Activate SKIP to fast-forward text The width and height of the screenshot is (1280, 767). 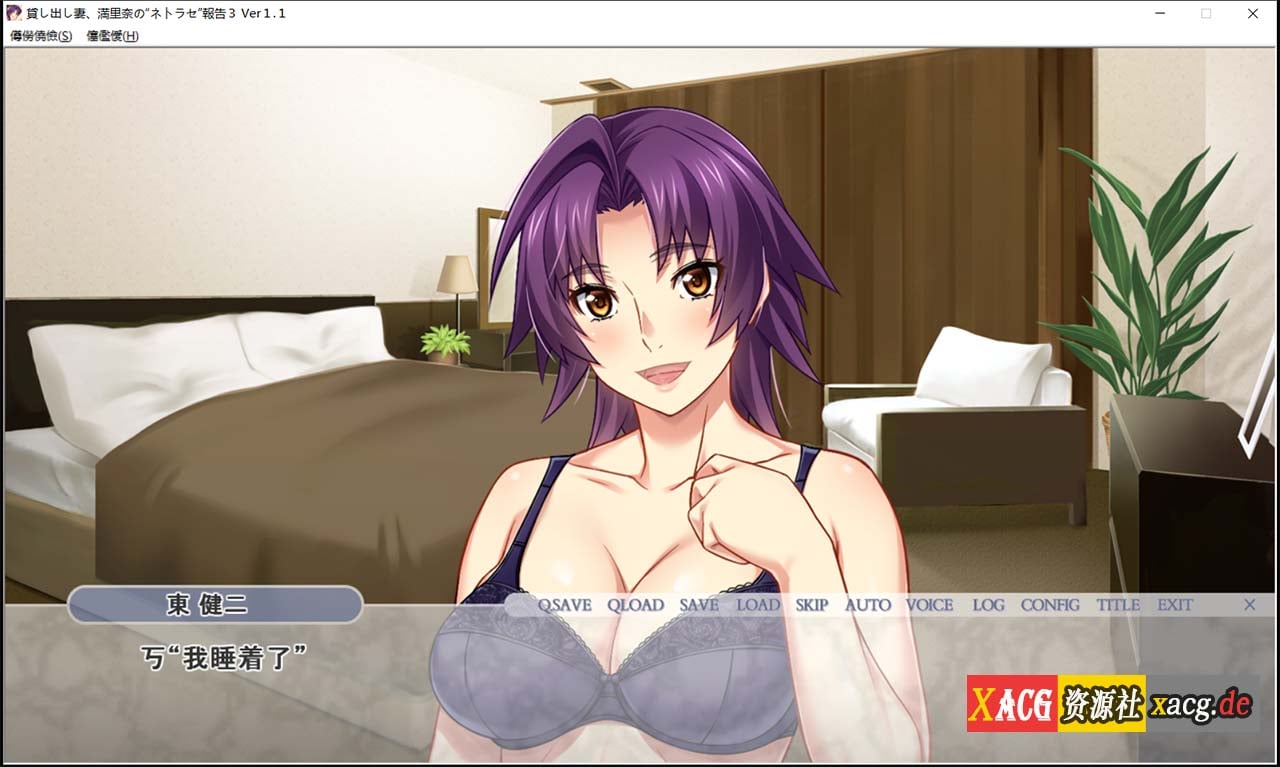(x=812, y=605)
